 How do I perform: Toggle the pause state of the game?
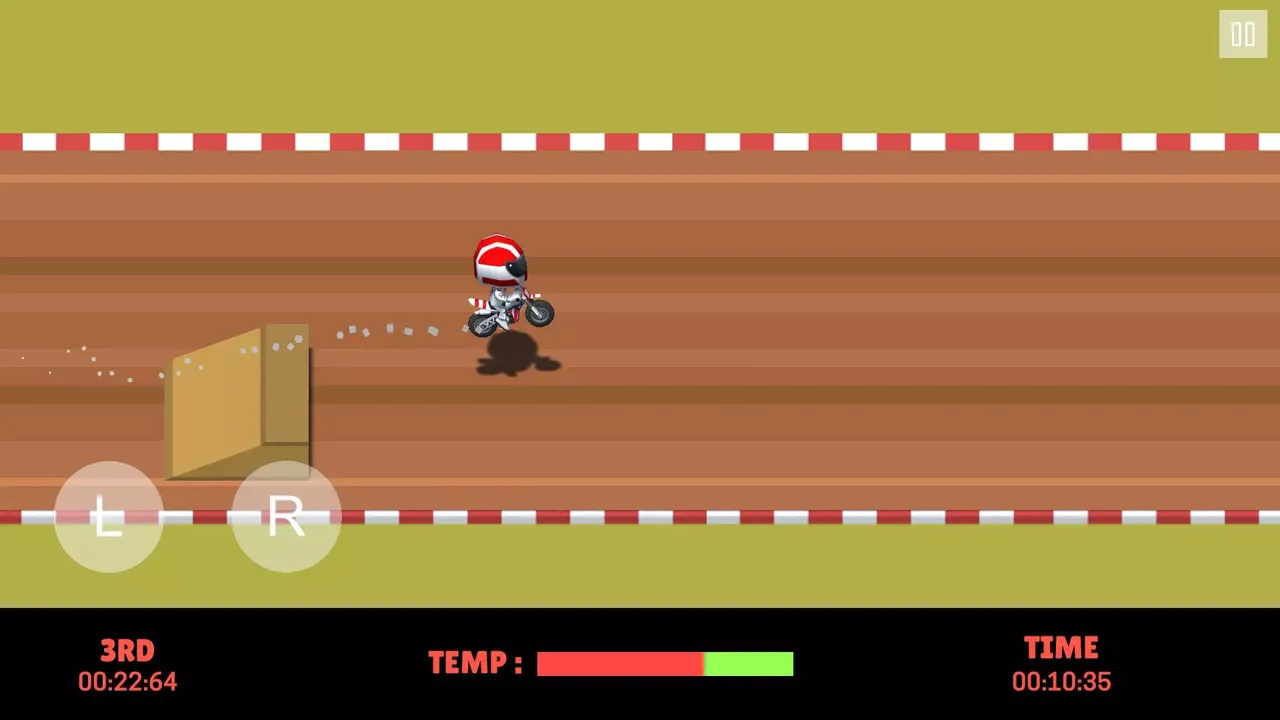pos(1242,35)
